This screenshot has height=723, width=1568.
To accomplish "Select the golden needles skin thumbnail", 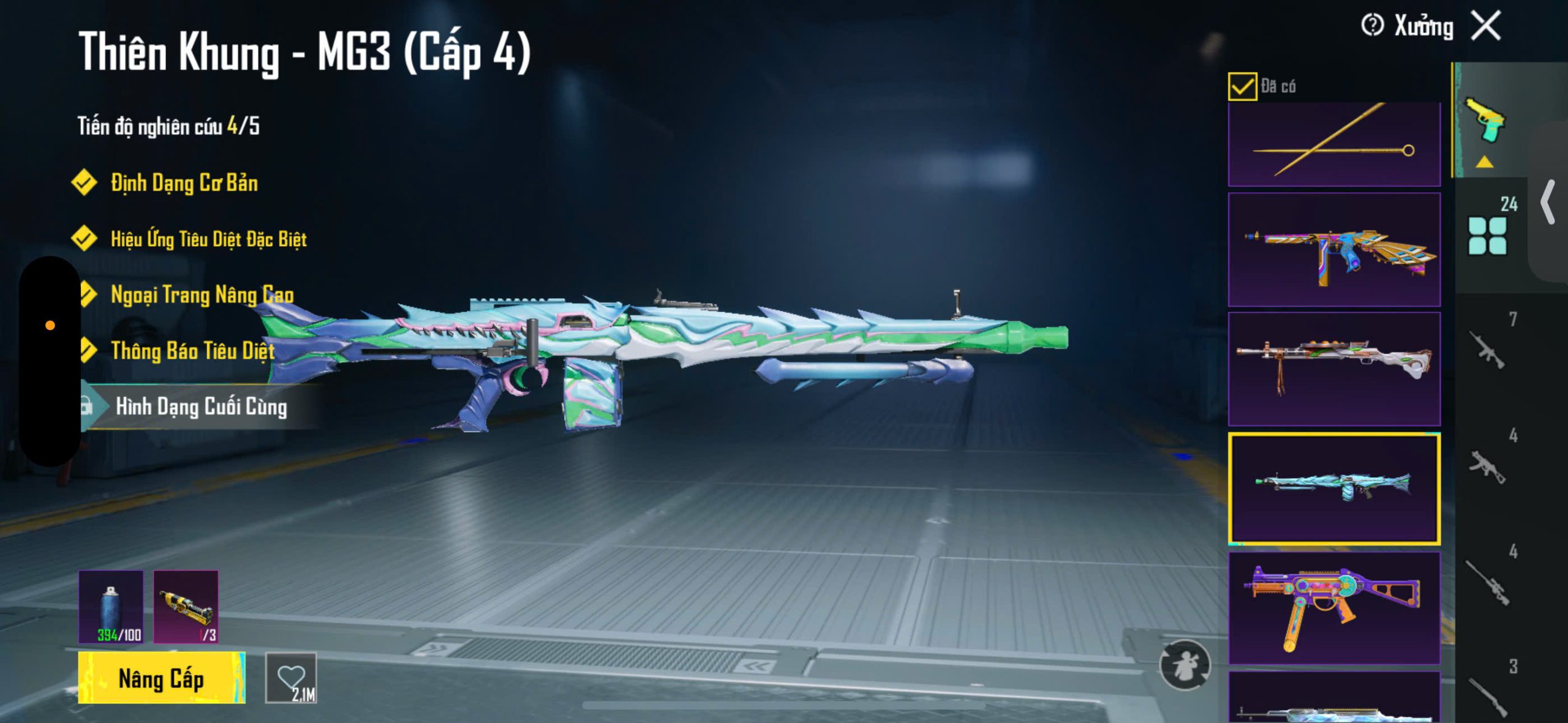I will pos(1334,144).
